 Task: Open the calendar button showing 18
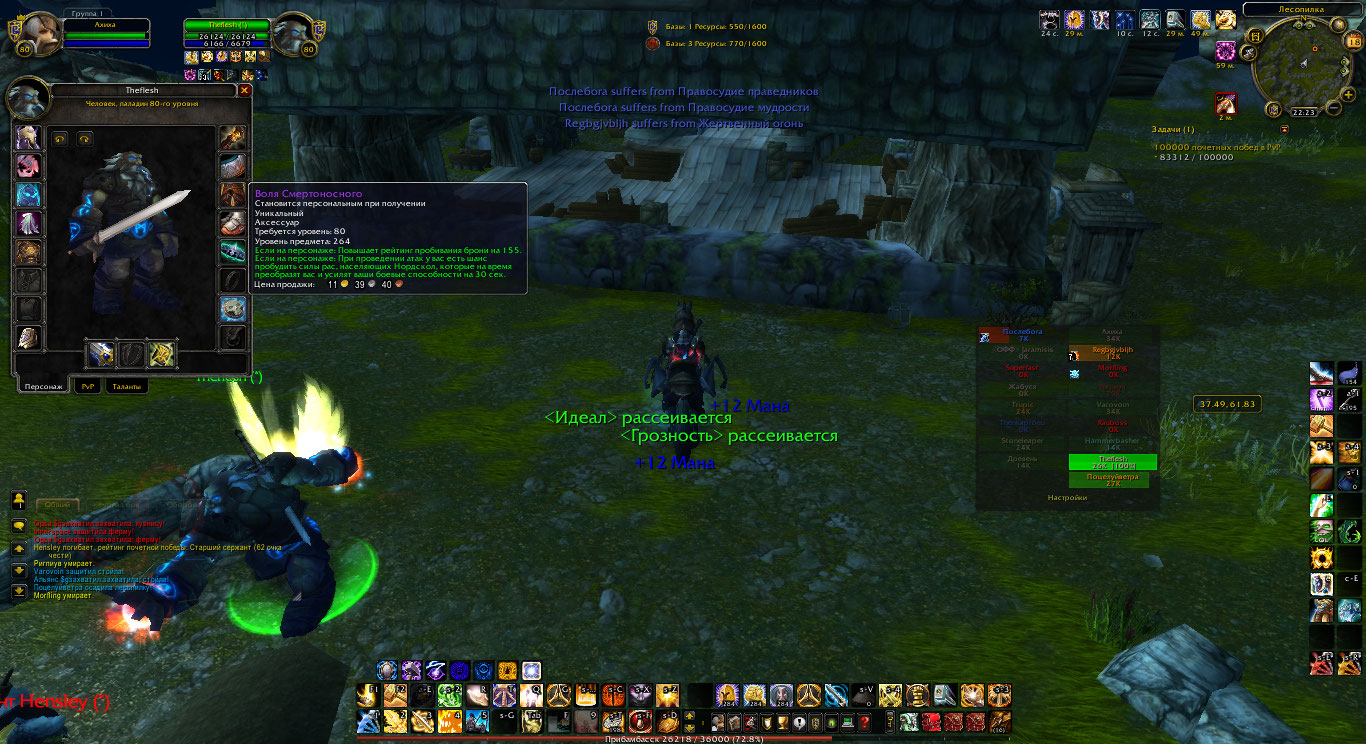[x=1353, y=41]
